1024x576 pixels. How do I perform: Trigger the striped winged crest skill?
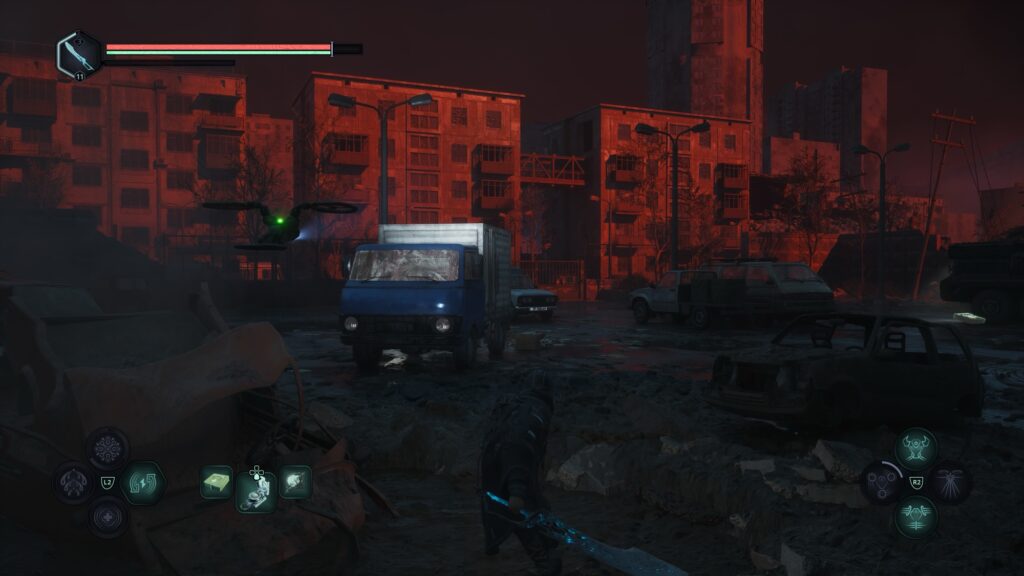(915, 517)
